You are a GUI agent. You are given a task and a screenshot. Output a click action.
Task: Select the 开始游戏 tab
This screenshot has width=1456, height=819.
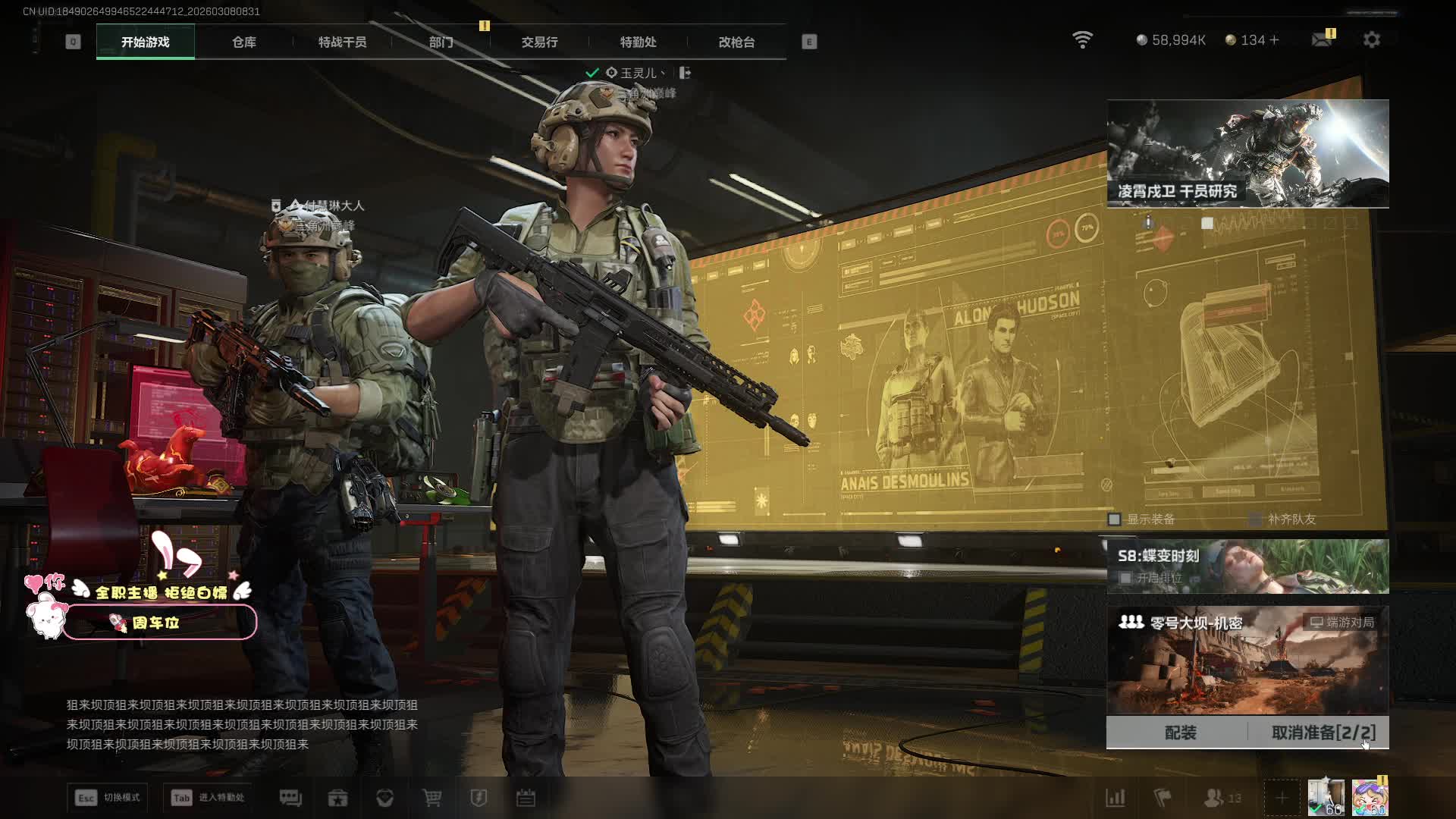pos(145,42)
